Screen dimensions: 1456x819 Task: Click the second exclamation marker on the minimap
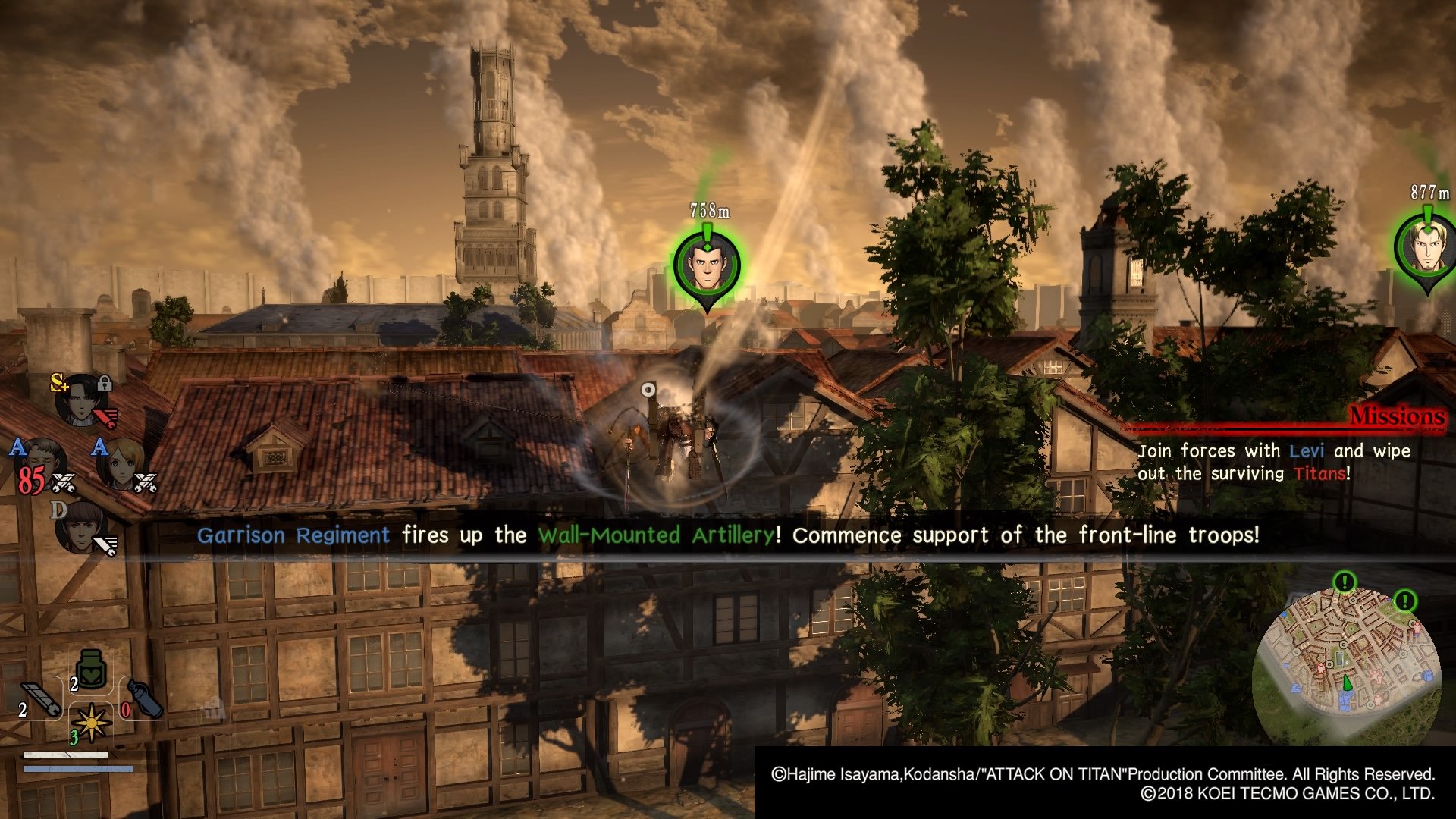point(1404,601)
